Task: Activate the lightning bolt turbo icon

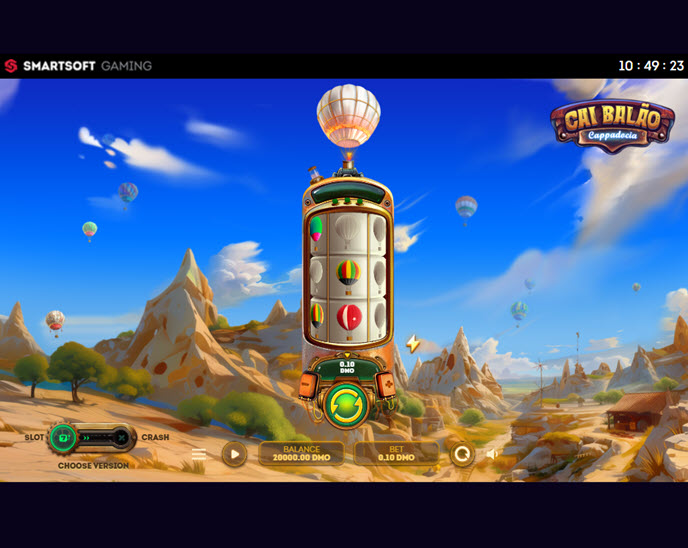Action: 413,344
